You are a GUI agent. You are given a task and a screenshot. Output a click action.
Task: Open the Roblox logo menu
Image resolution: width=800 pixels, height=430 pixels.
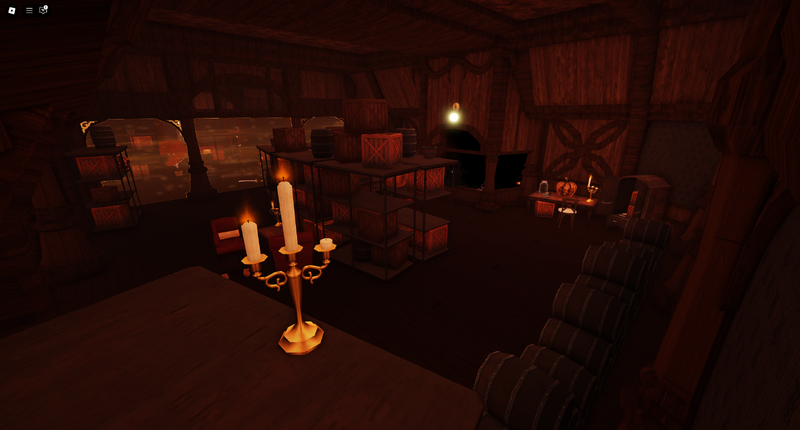[12, 10]
